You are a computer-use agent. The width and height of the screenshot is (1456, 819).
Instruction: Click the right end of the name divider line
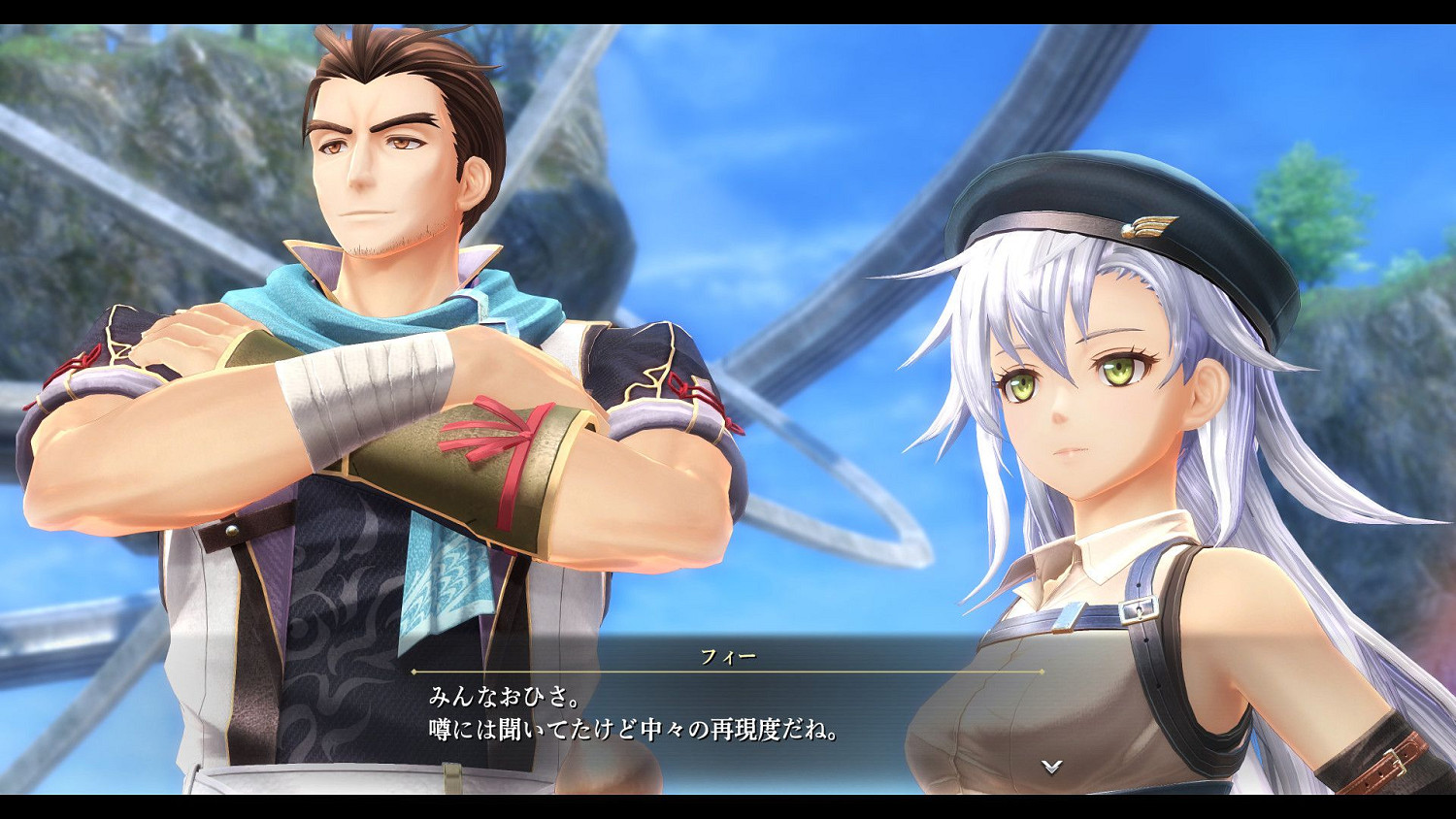[x=1042, y=673]
